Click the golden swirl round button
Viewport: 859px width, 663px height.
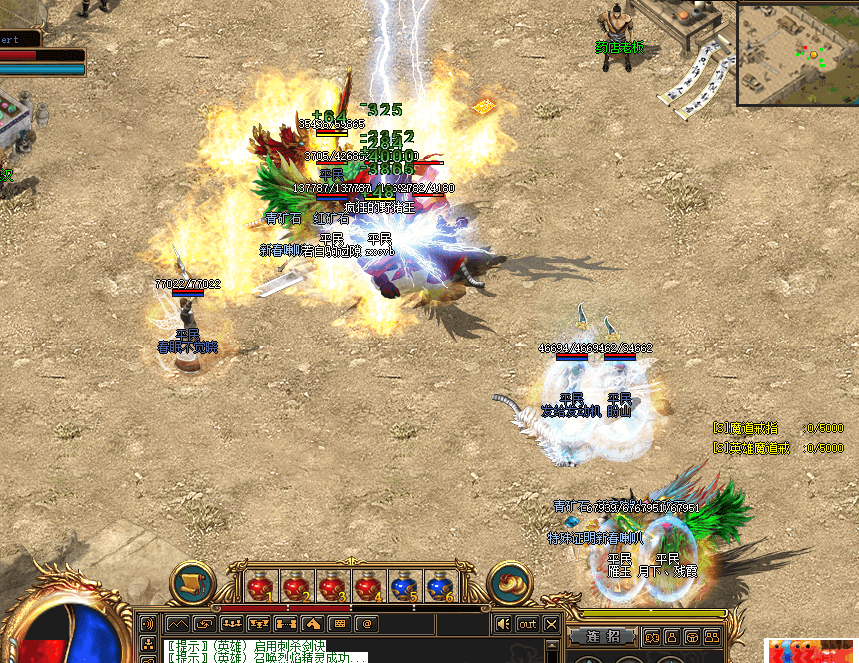(510, 583)
